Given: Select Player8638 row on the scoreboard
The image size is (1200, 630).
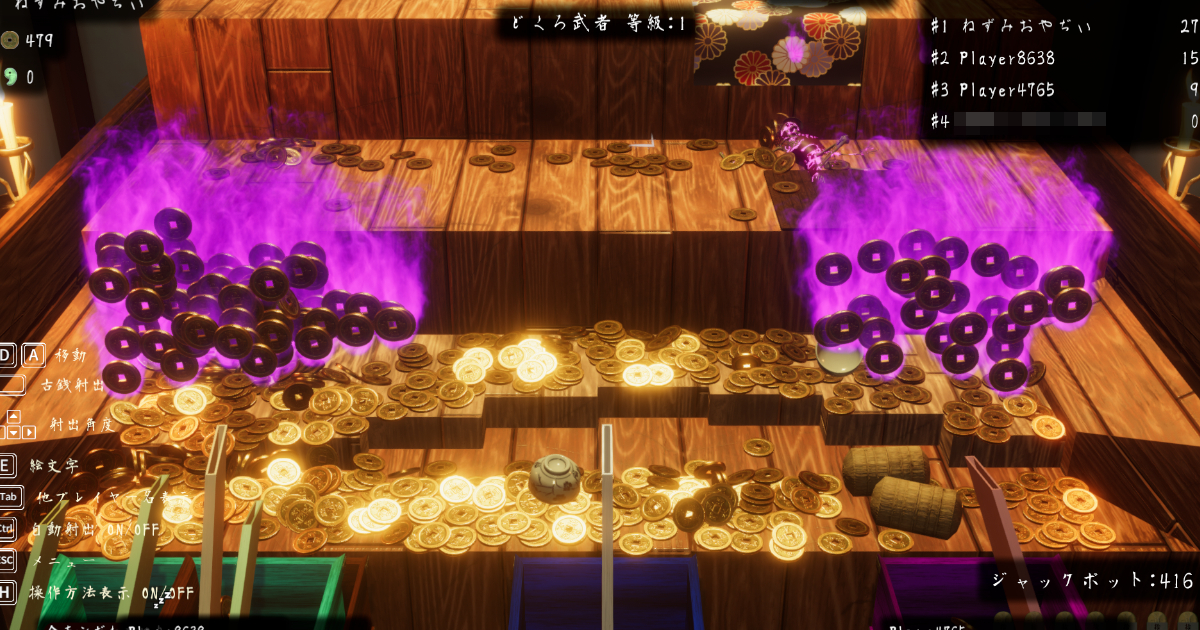Looking at the screenshot, I should pyautogui.click(x=1007, y=58).
